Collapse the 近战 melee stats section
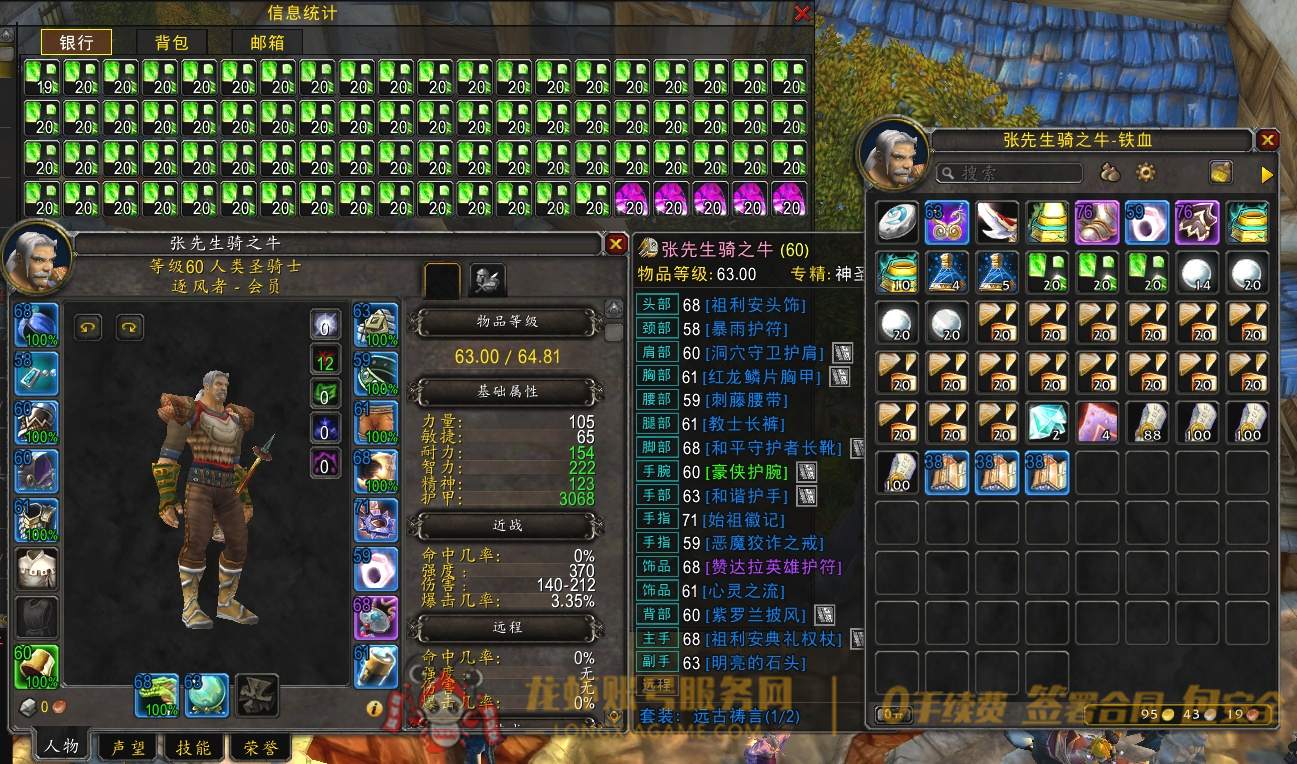 click(505, 525)
